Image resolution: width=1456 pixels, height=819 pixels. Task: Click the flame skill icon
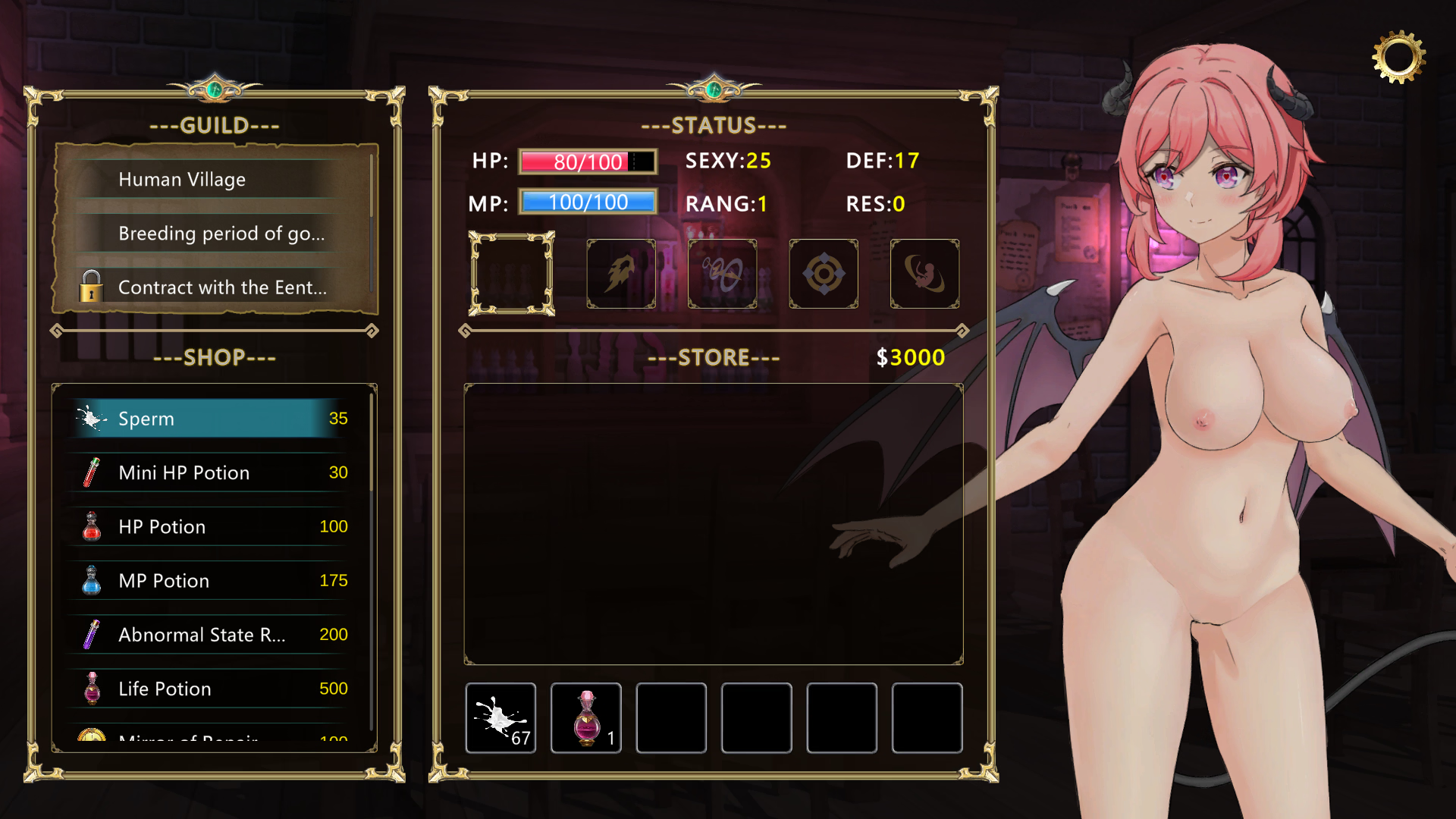(x=621, y=274)
